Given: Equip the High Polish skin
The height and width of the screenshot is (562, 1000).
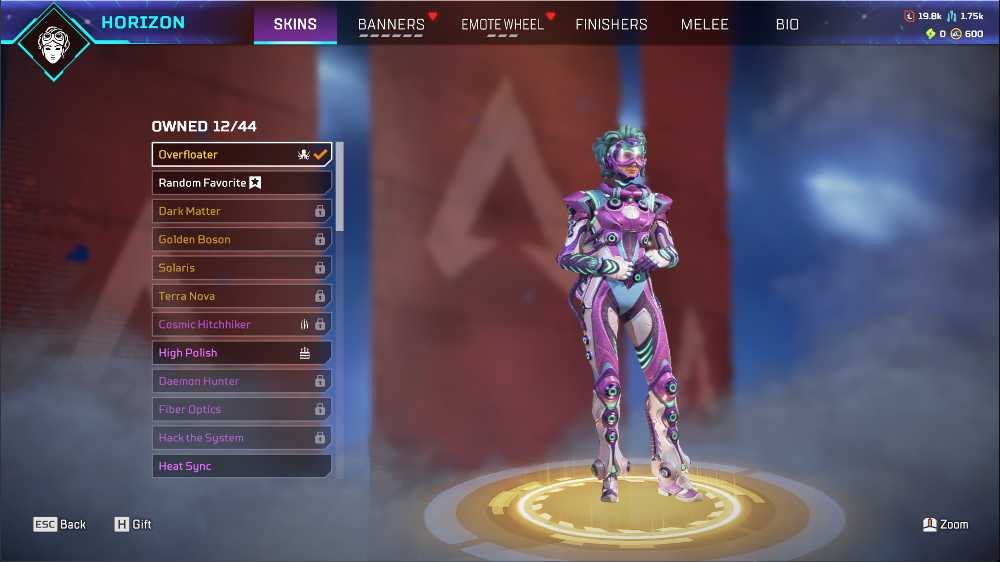Looking at the screenshot, I should point(242,353).
